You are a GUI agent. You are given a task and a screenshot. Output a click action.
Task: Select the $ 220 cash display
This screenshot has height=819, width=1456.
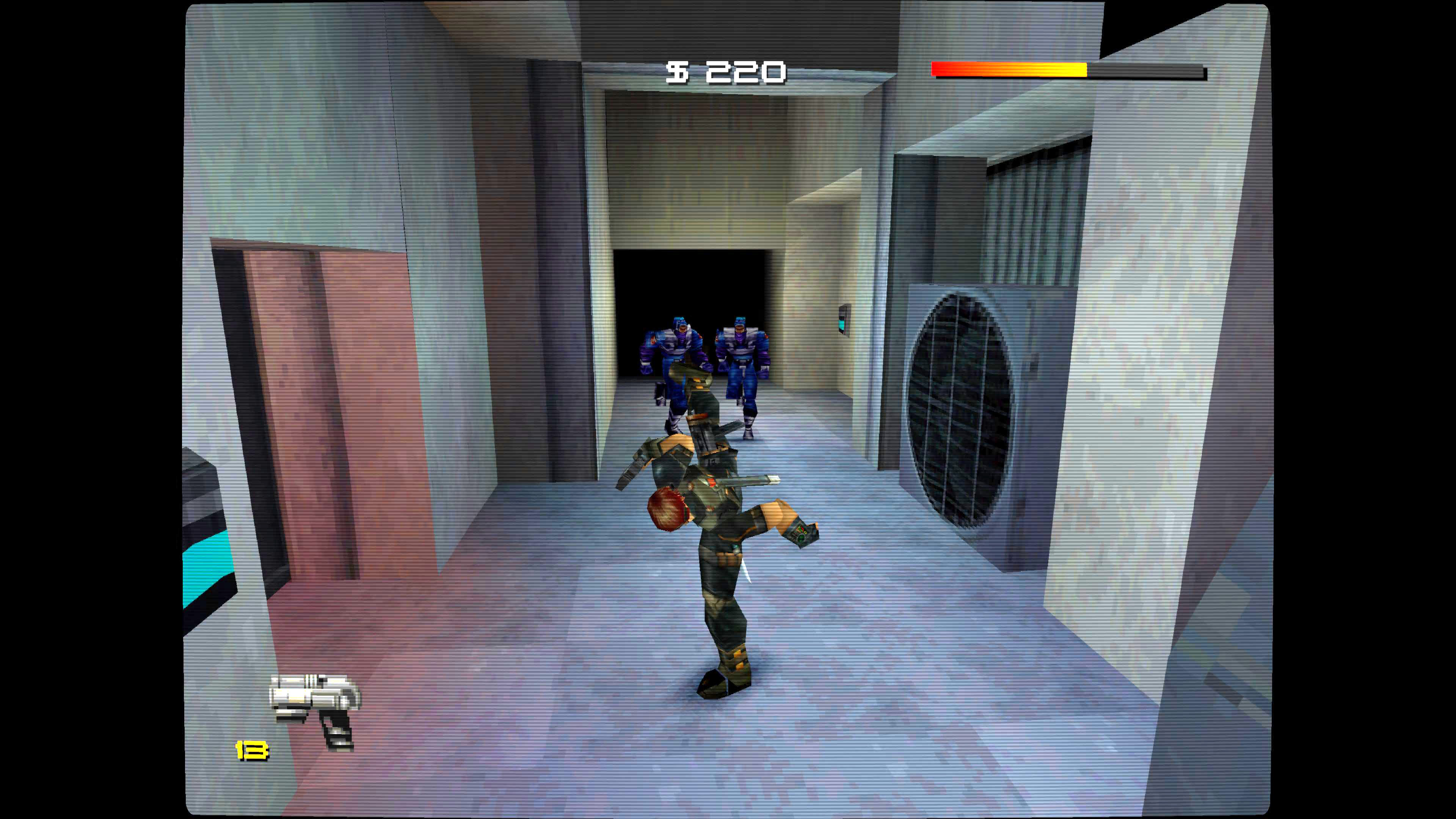(723, 72)
